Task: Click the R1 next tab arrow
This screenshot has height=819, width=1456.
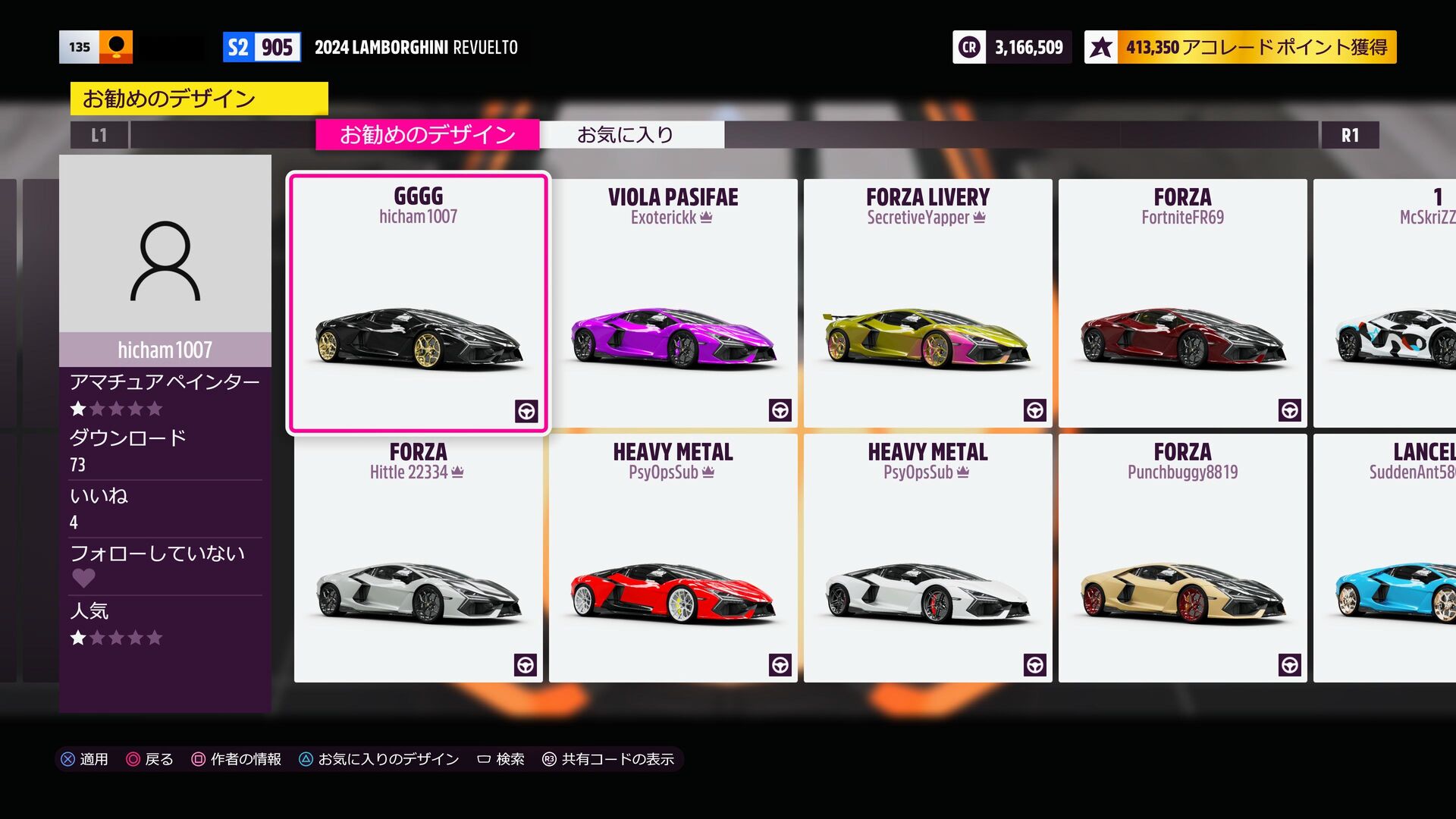Action: coord(1350,136)
